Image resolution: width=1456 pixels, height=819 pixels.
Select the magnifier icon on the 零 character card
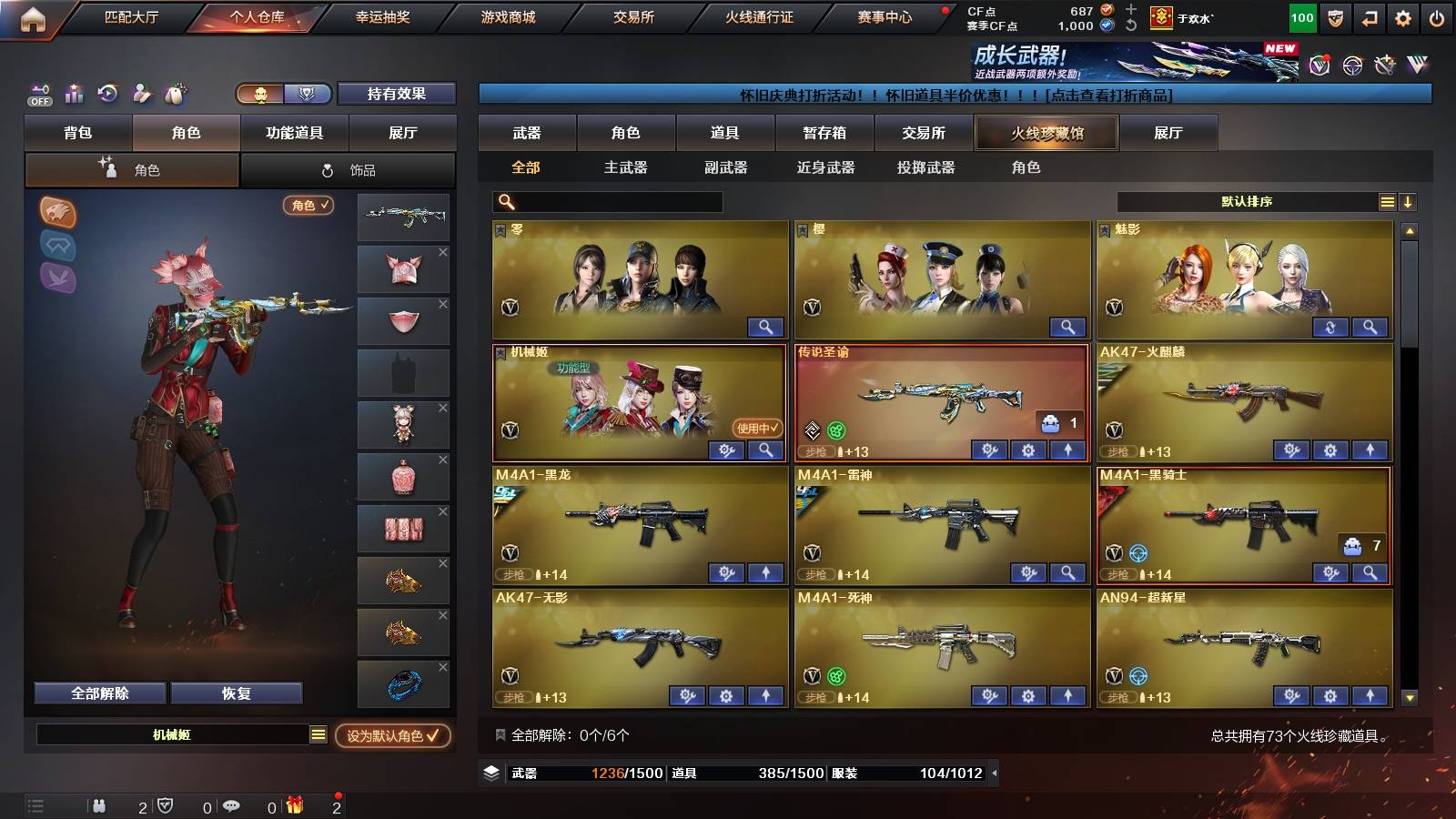(768, 326)
